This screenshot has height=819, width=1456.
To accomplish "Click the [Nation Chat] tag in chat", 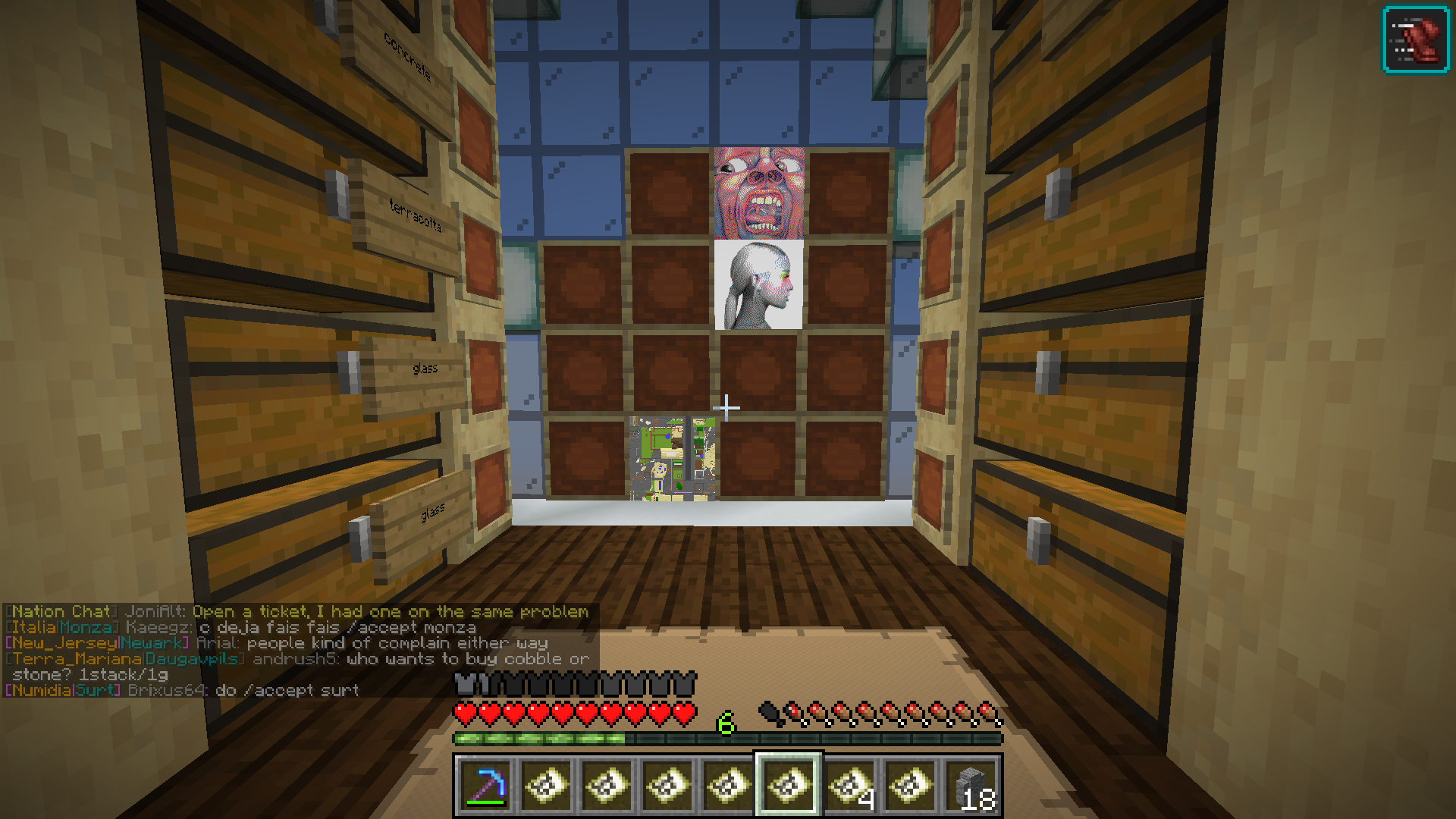I will (61, 612).
